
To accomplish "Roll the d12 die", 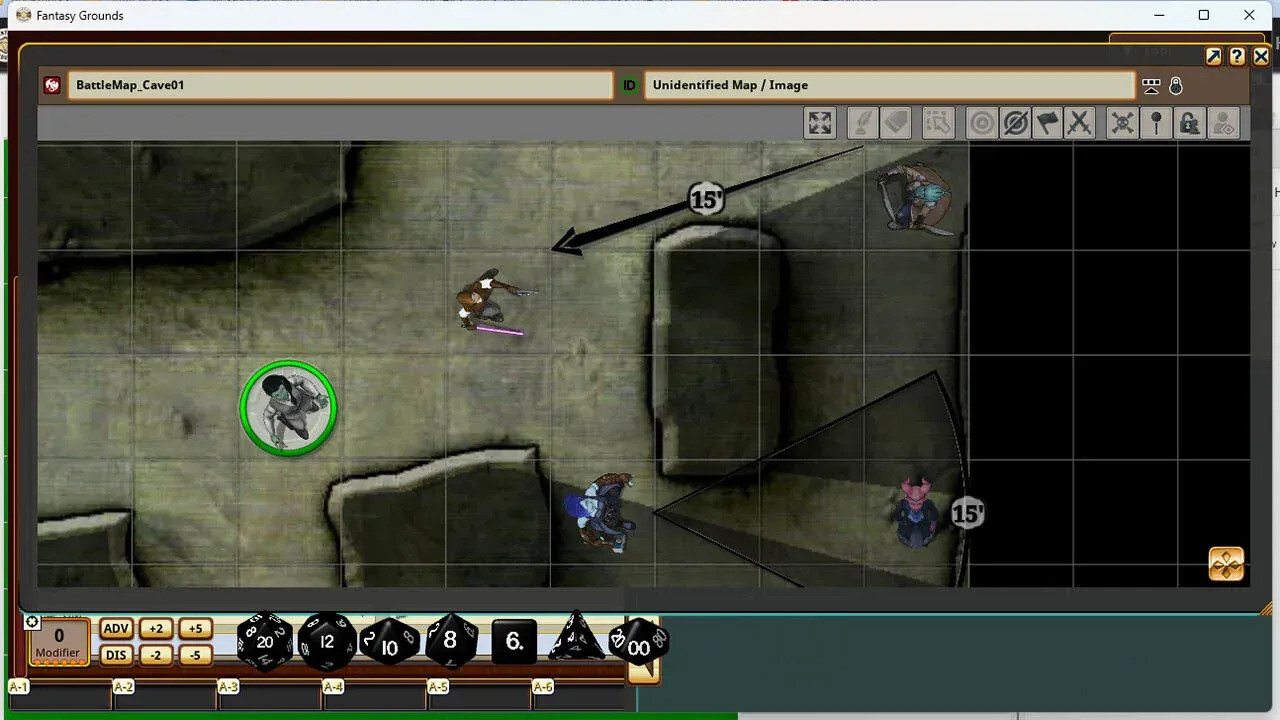I will [327, 641].
